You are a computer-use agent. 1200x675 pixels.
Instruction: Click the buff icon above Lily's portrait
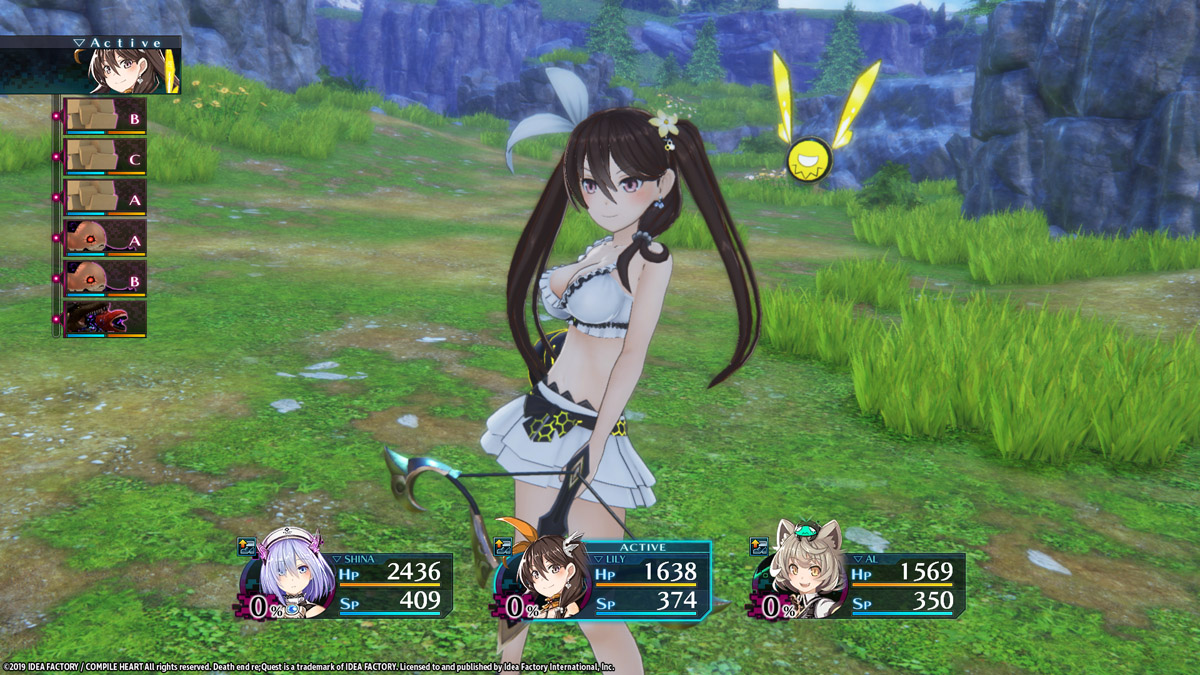(503, 546)
